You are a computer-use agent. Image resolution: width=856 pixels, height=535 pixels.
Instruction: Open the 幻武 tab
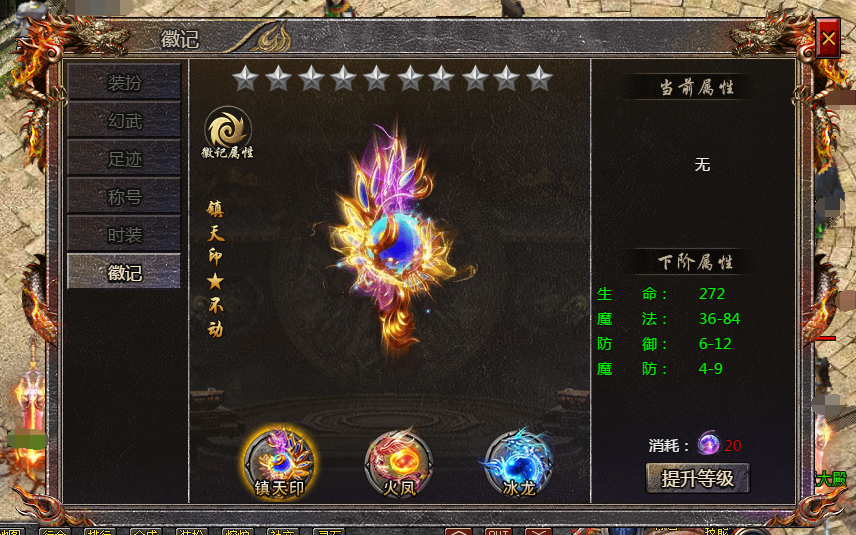pyautogui.click(x=124, y=120)
